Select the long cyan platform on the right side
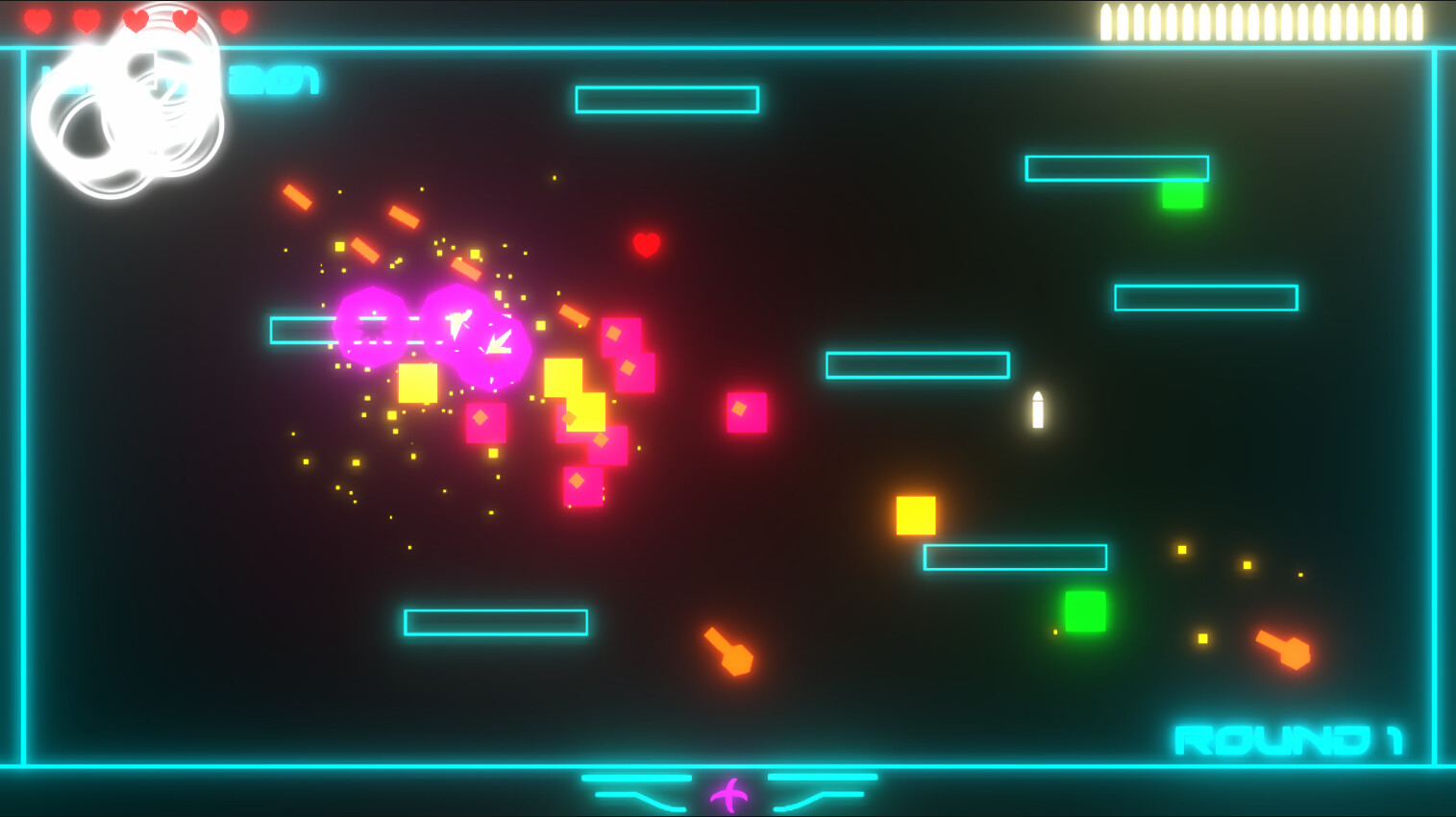This screenshot has width=1456, height=817. click(1204, 299)
